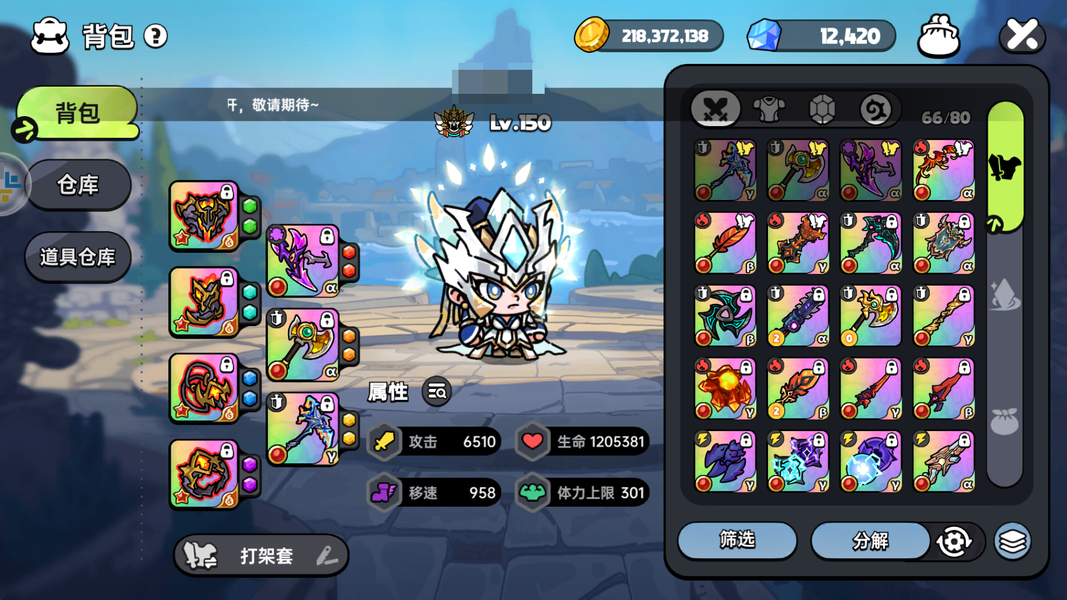Select the equipped purple scythe weapon
1067x600 pixels.
(302, 260)
